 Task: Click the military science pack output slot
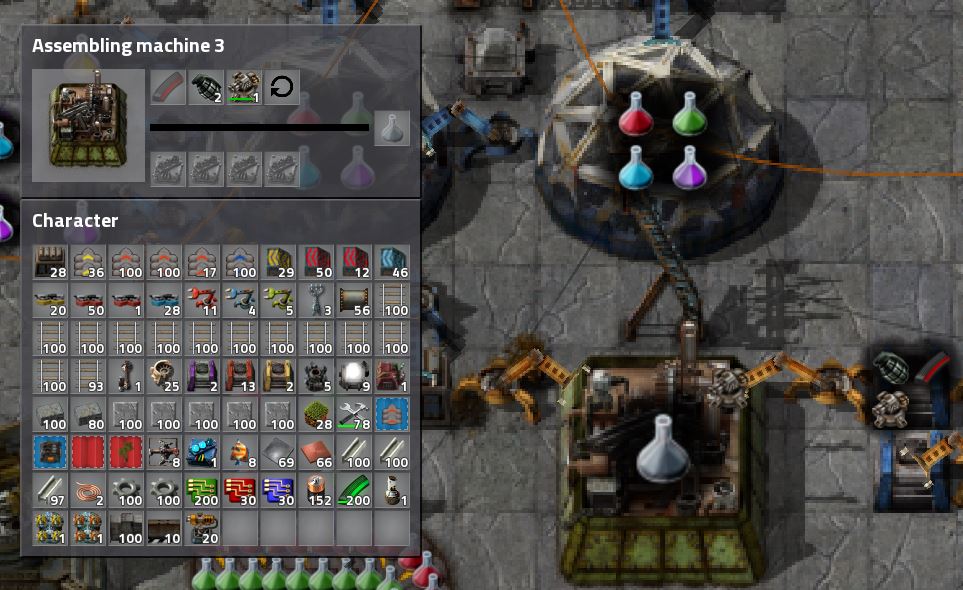pos(392,129)
